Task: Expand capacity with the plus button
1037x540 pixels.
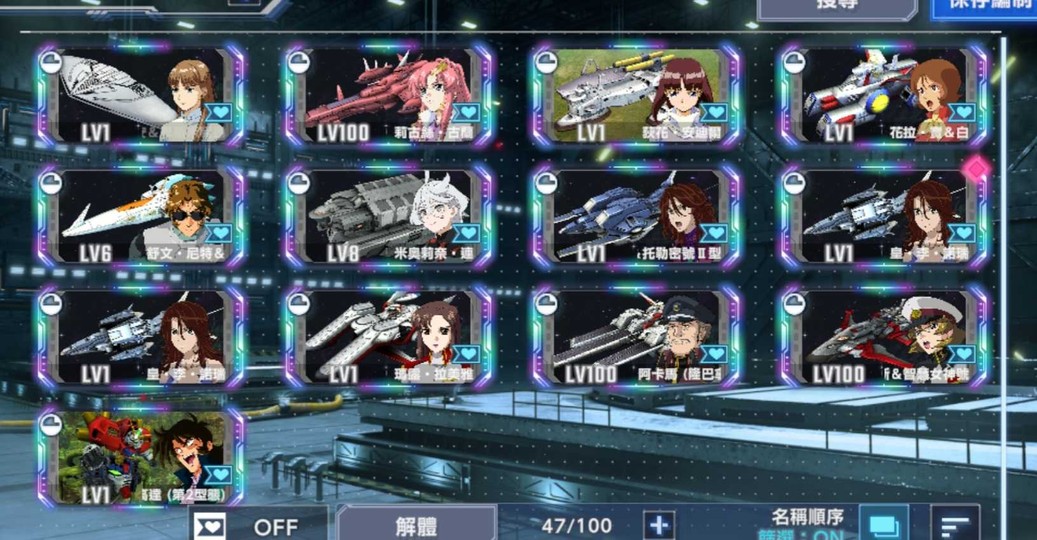Action: tap(658, 525)
